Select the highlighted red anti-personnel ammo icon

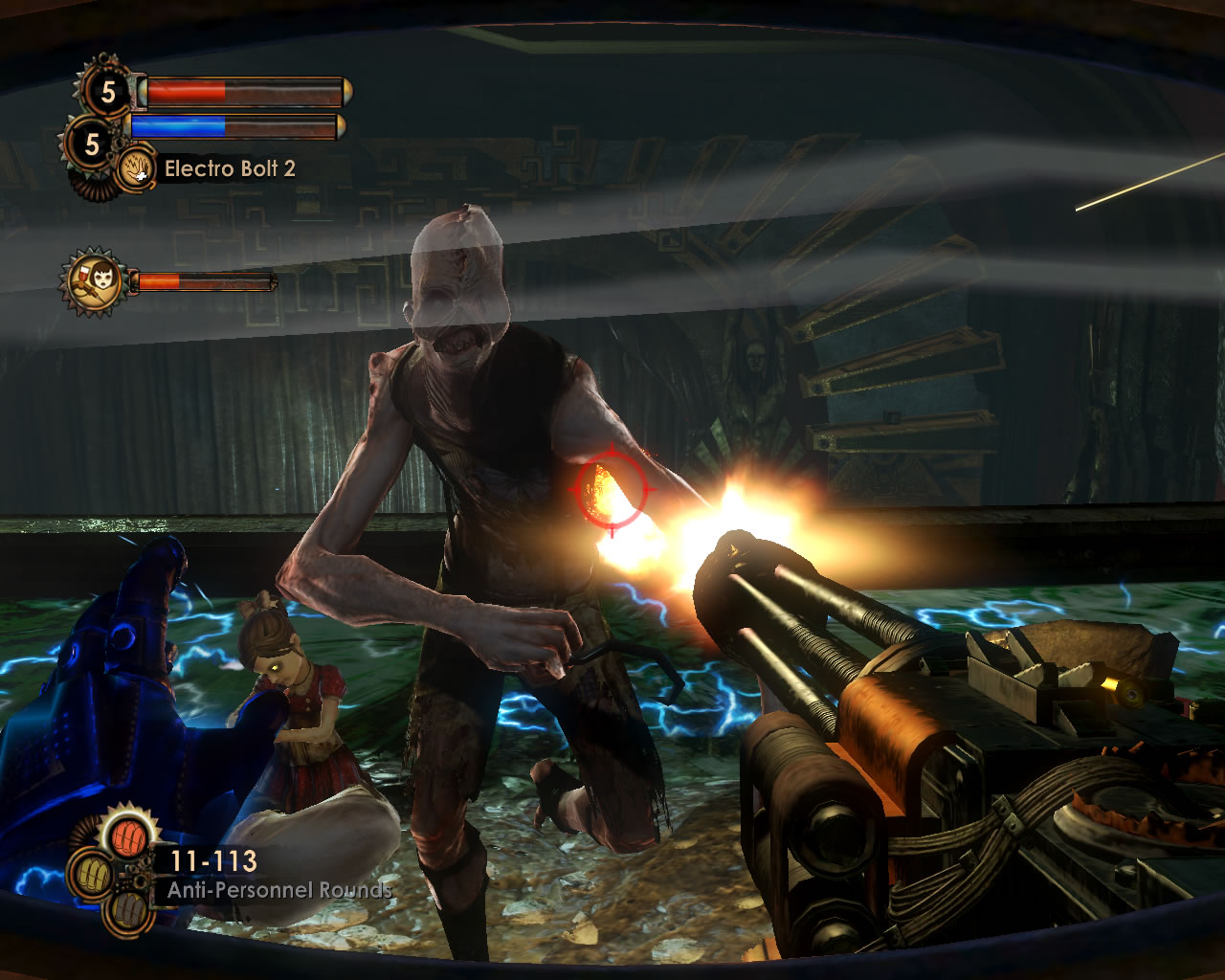coord(126,838)
